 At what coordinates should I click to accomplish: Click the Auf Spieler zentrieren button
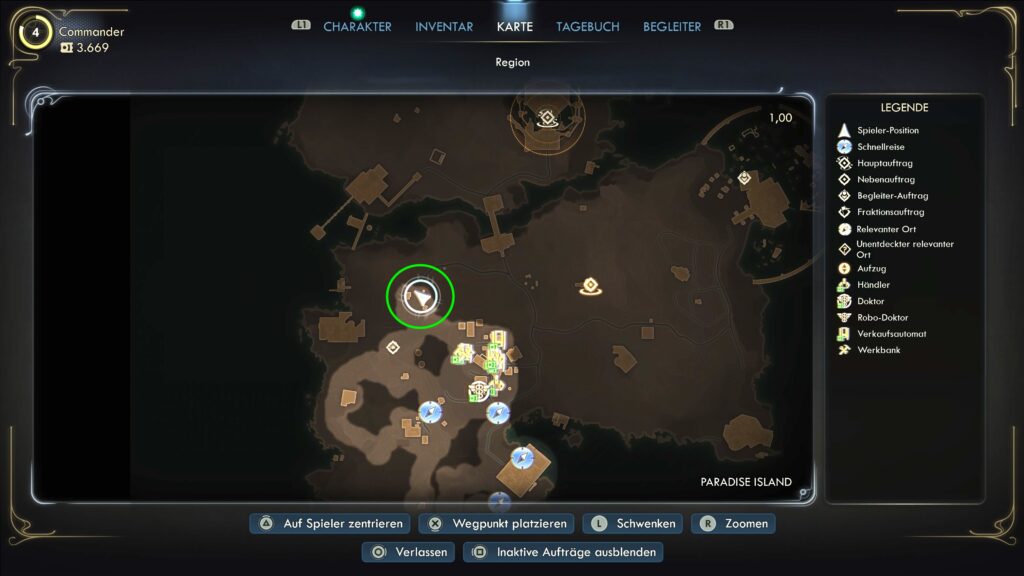pos(330,523)
